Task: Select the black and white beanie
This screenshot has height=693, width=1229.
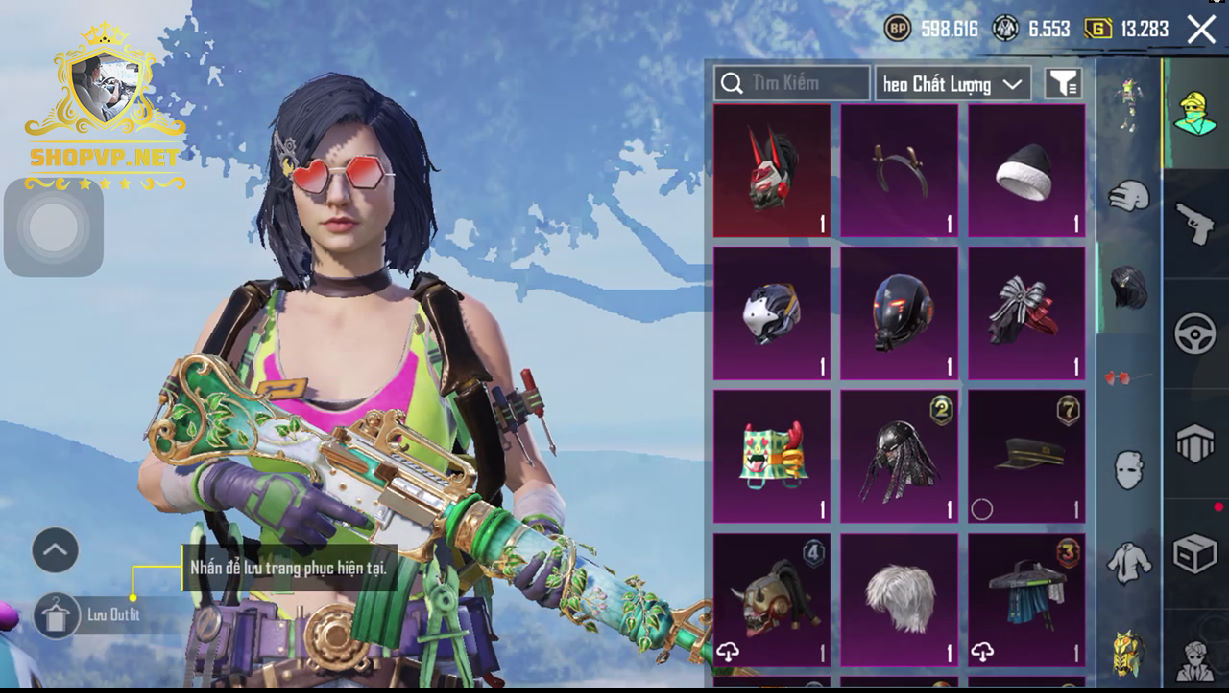Action: click(1026, 170)
